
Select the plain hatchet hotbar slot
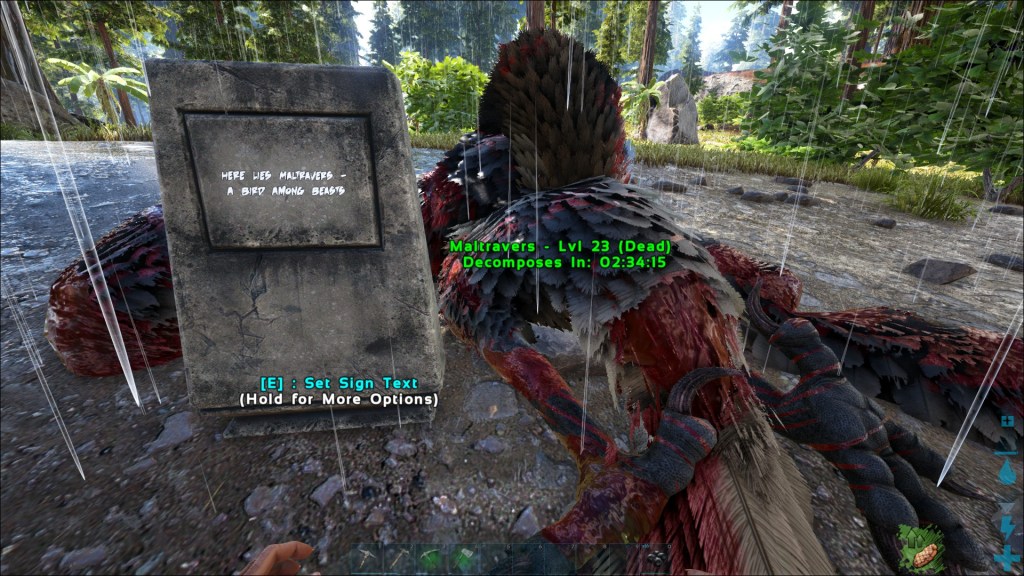point(397,559)
